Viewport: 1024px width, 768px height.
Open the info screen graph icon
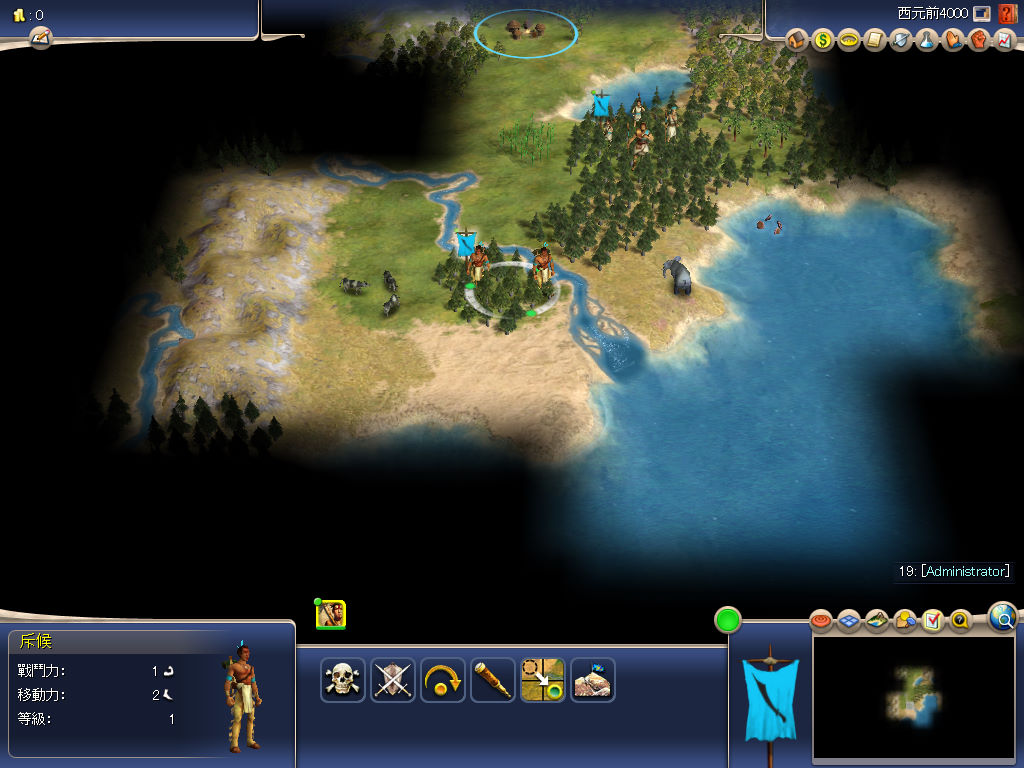(1005, 41)
